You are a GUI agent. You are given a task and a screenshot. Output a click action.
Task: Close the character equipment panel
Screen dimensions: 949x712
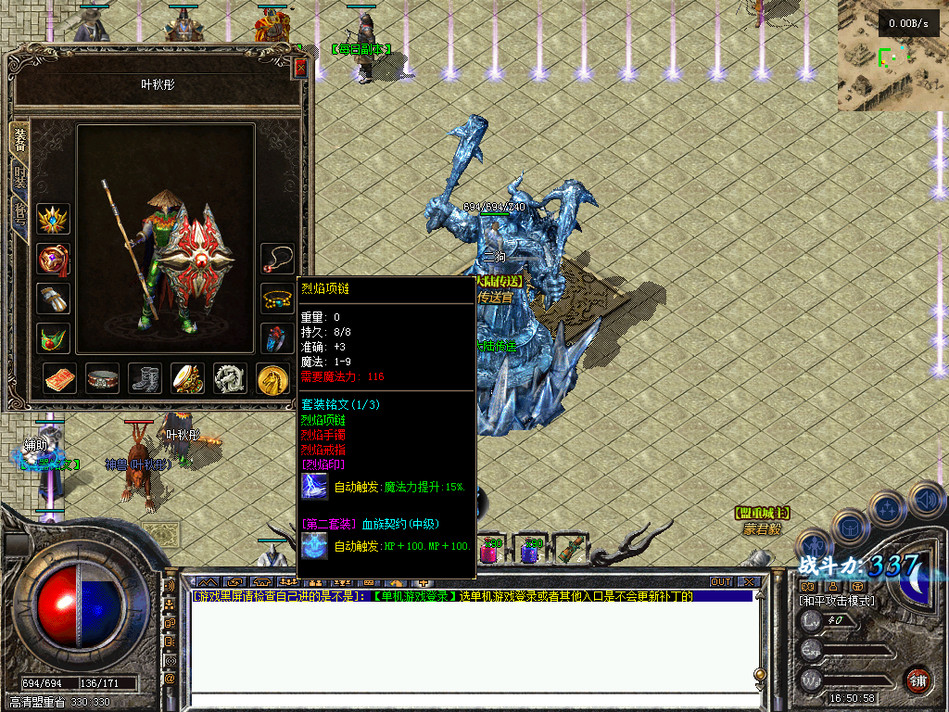301,68
